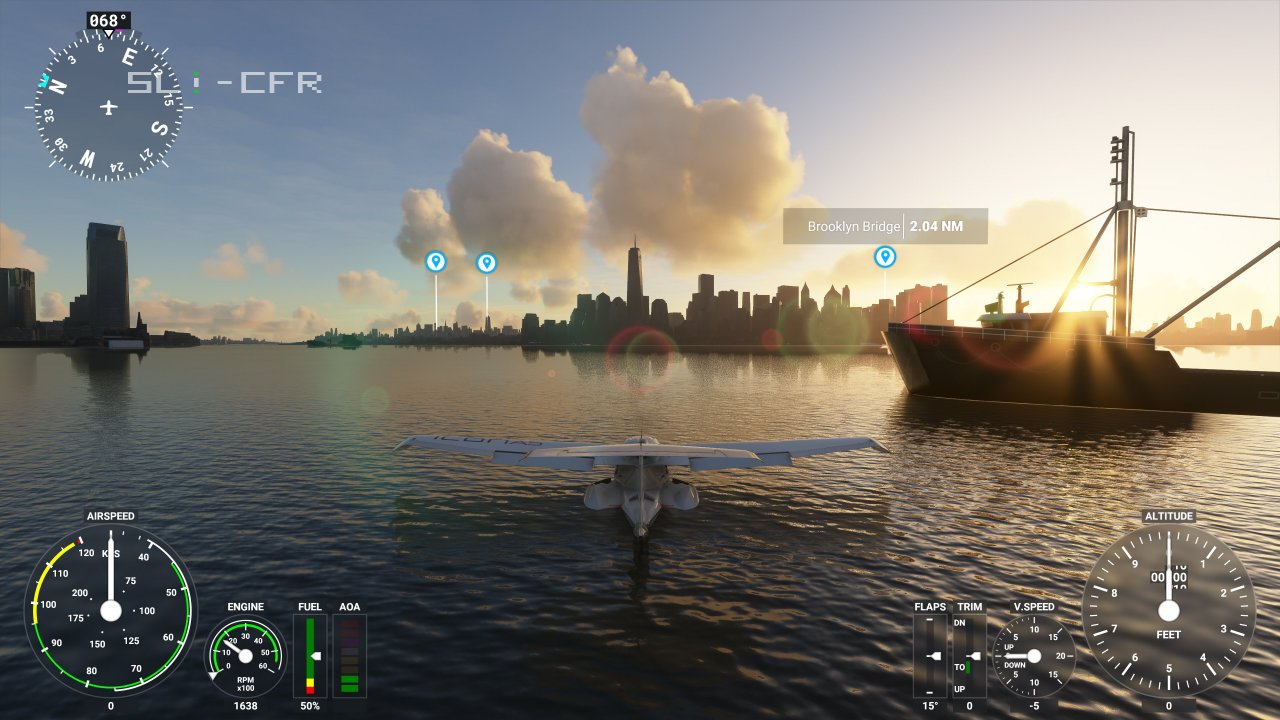Click the second blue waypoint marker near the skyline
This screenshot has height=720, width=1280.
tap(486, 262)
